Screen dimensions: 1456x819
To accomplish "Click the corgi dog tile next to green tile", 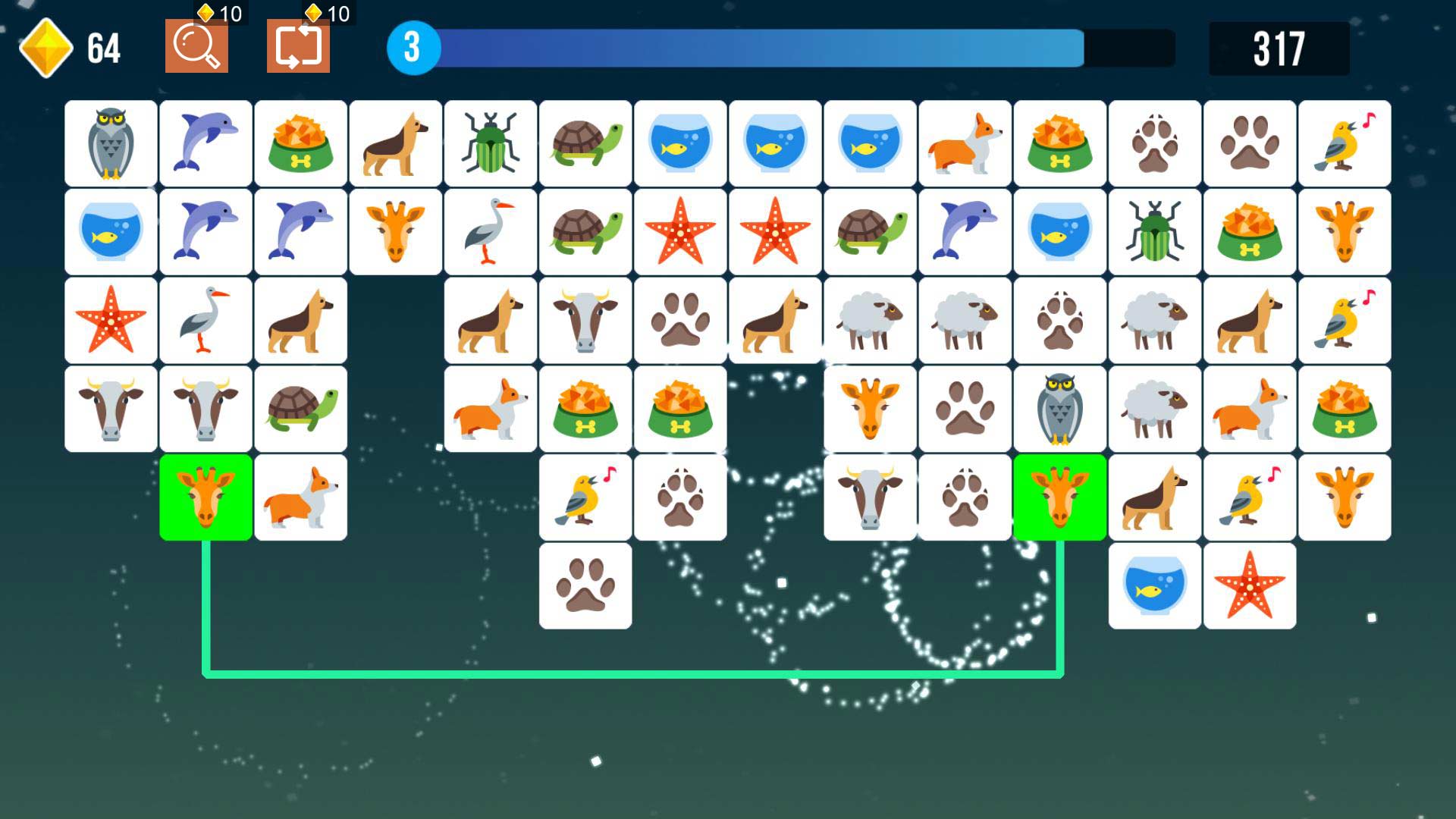I will (300, 497).
